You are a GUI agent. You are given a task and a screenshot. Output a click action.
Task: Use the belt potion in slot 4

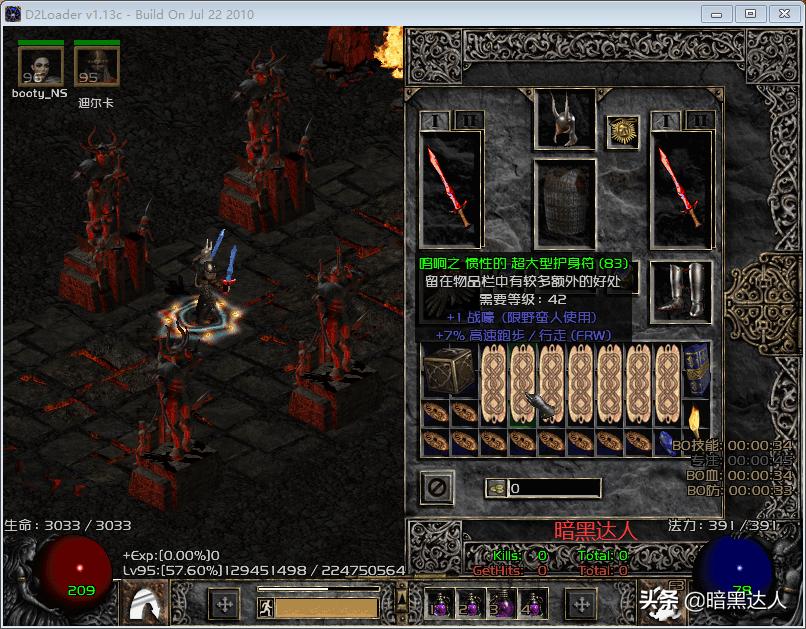coord(535,604)
